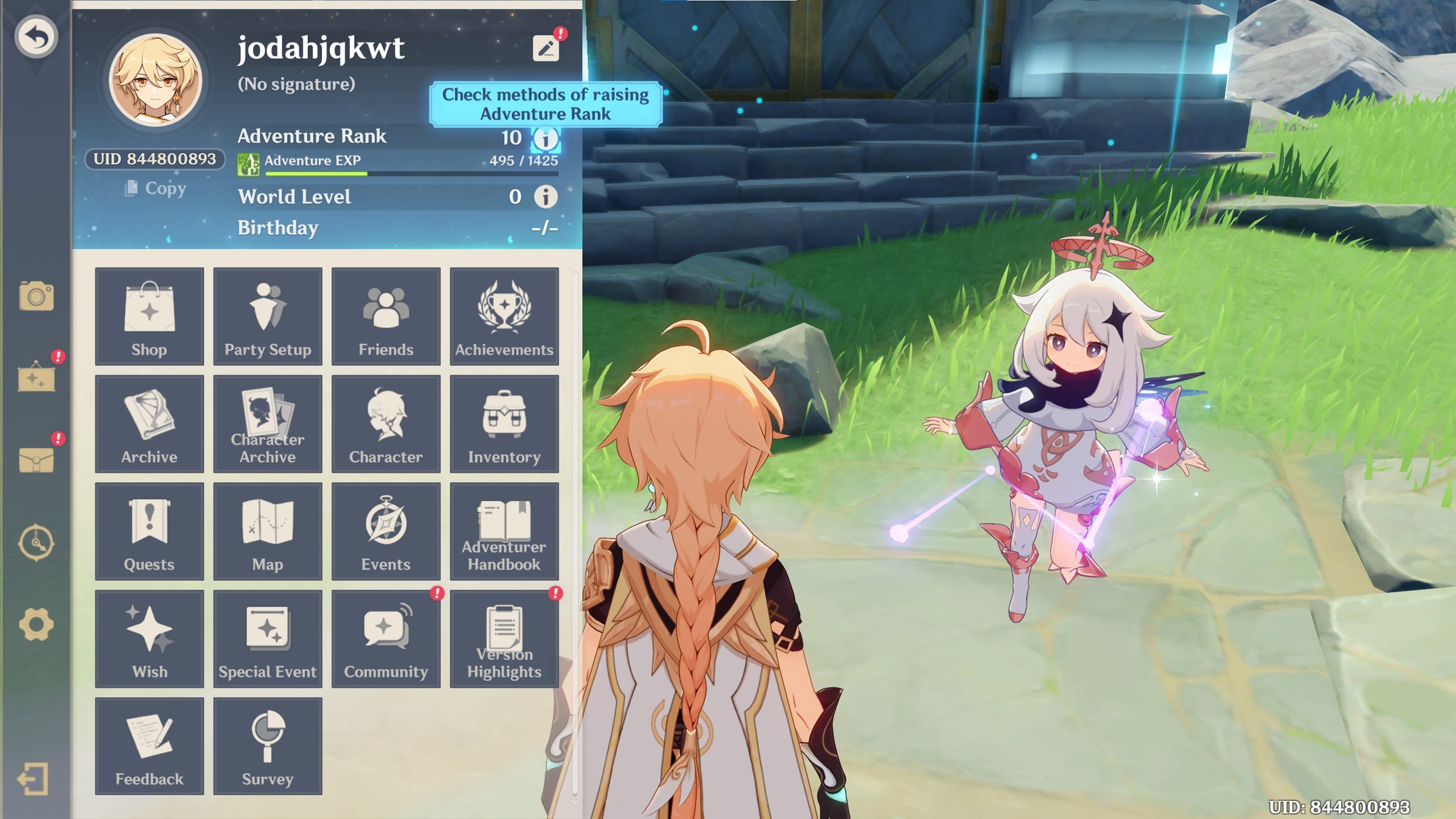
Task: Close the menu with back arrow
Action: point(36,37)
